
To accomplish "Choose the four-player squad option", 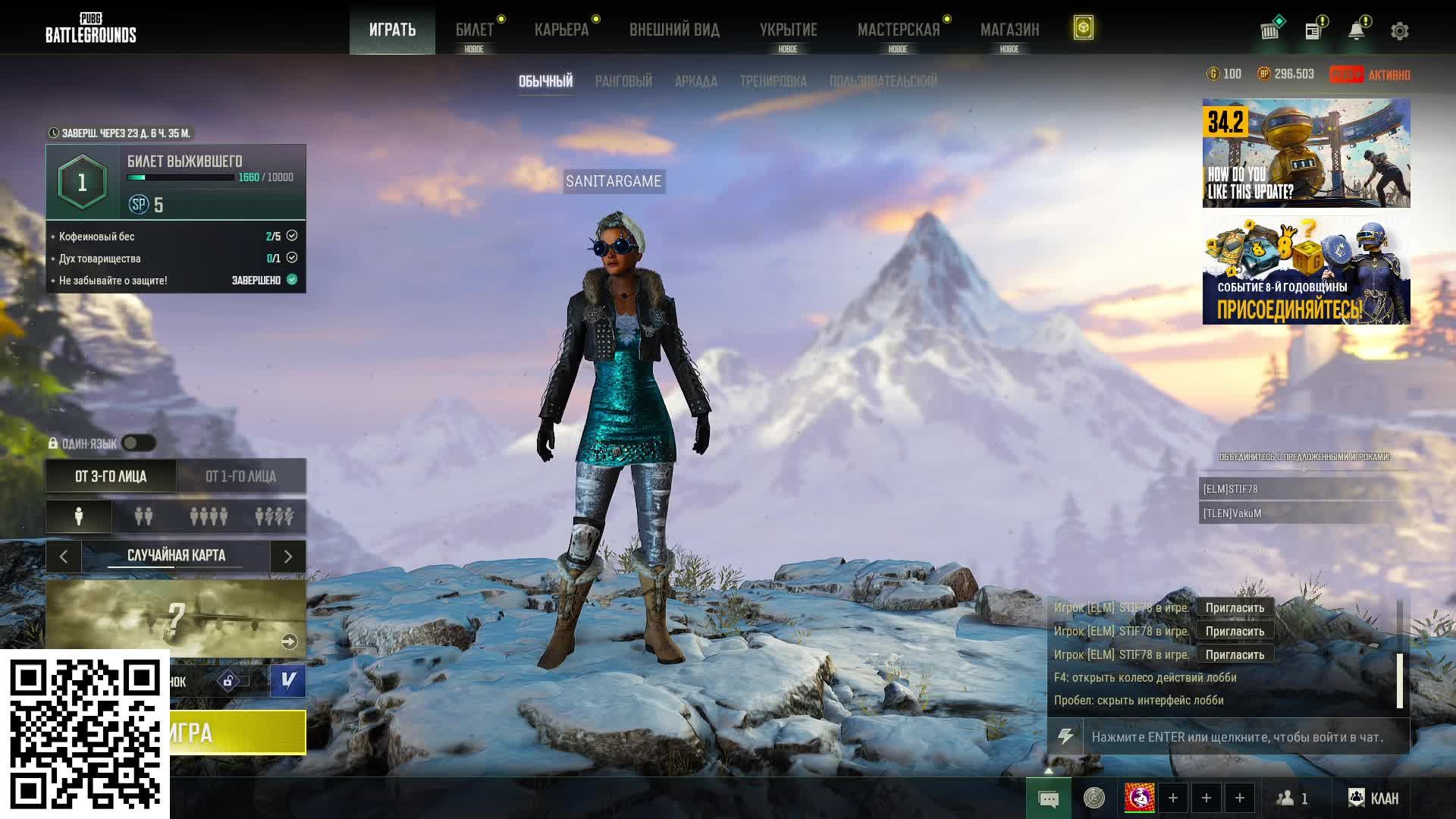I will click(209, 516).
